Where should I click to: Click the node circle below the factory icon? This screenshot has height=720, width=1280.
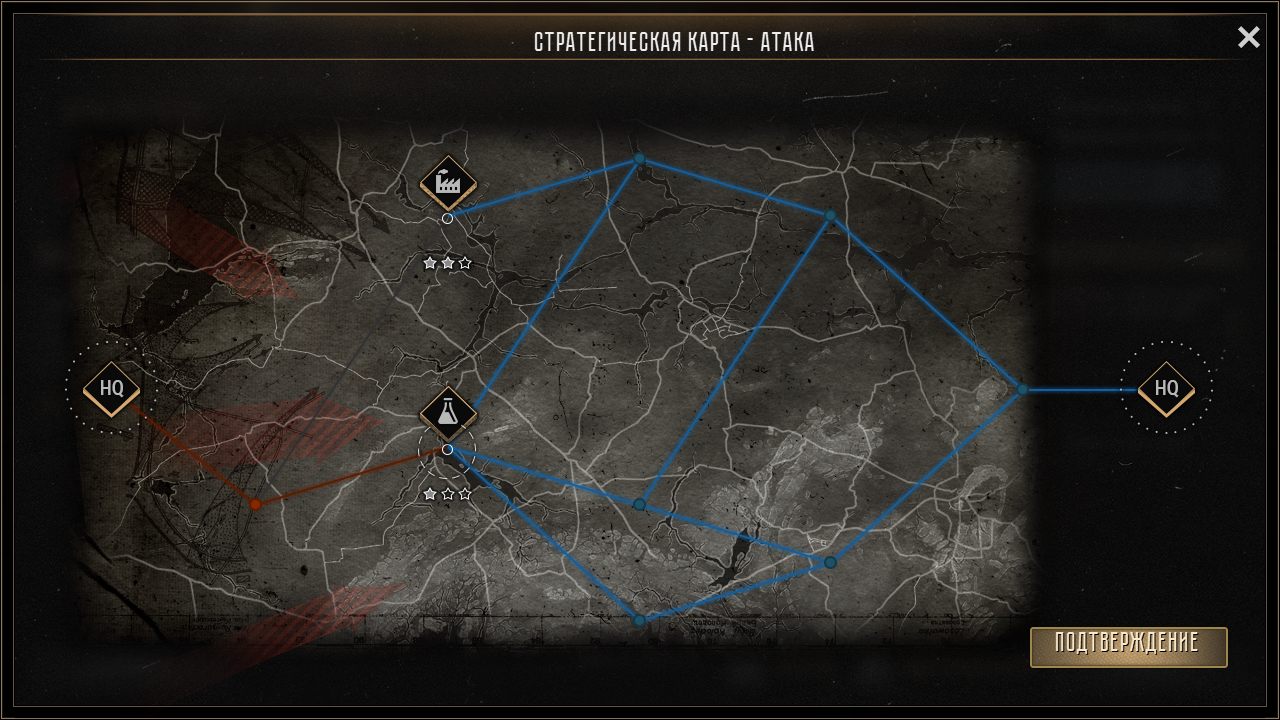pyautogui.click(x=447, y=216)
